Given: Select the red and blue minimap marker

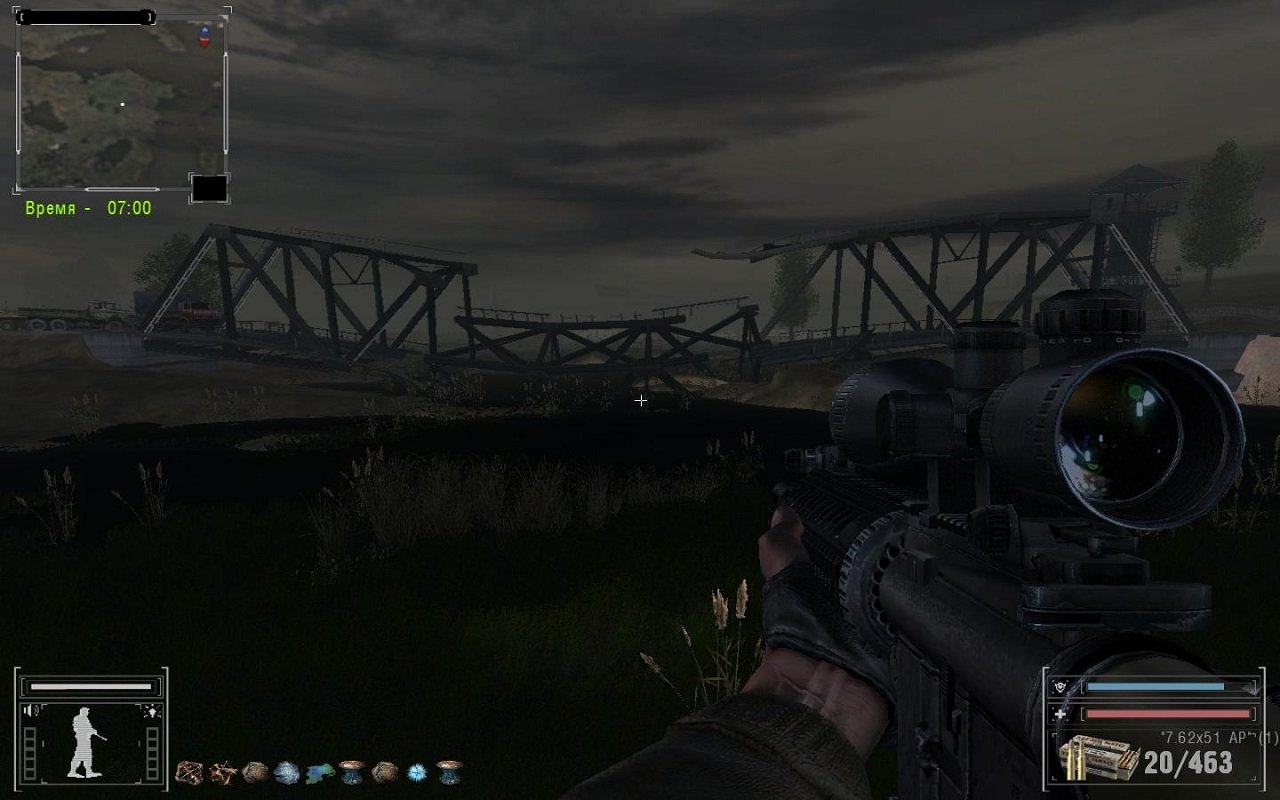Looking at the screenshot, I should coord(205,37).
